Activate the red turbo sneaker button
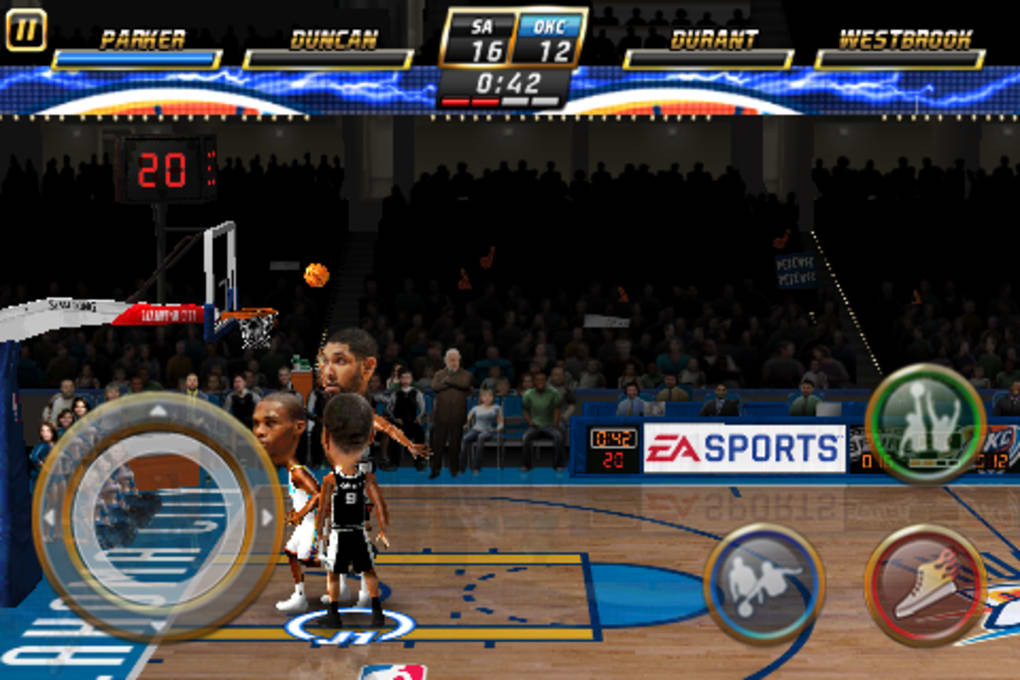 point(925,584)
